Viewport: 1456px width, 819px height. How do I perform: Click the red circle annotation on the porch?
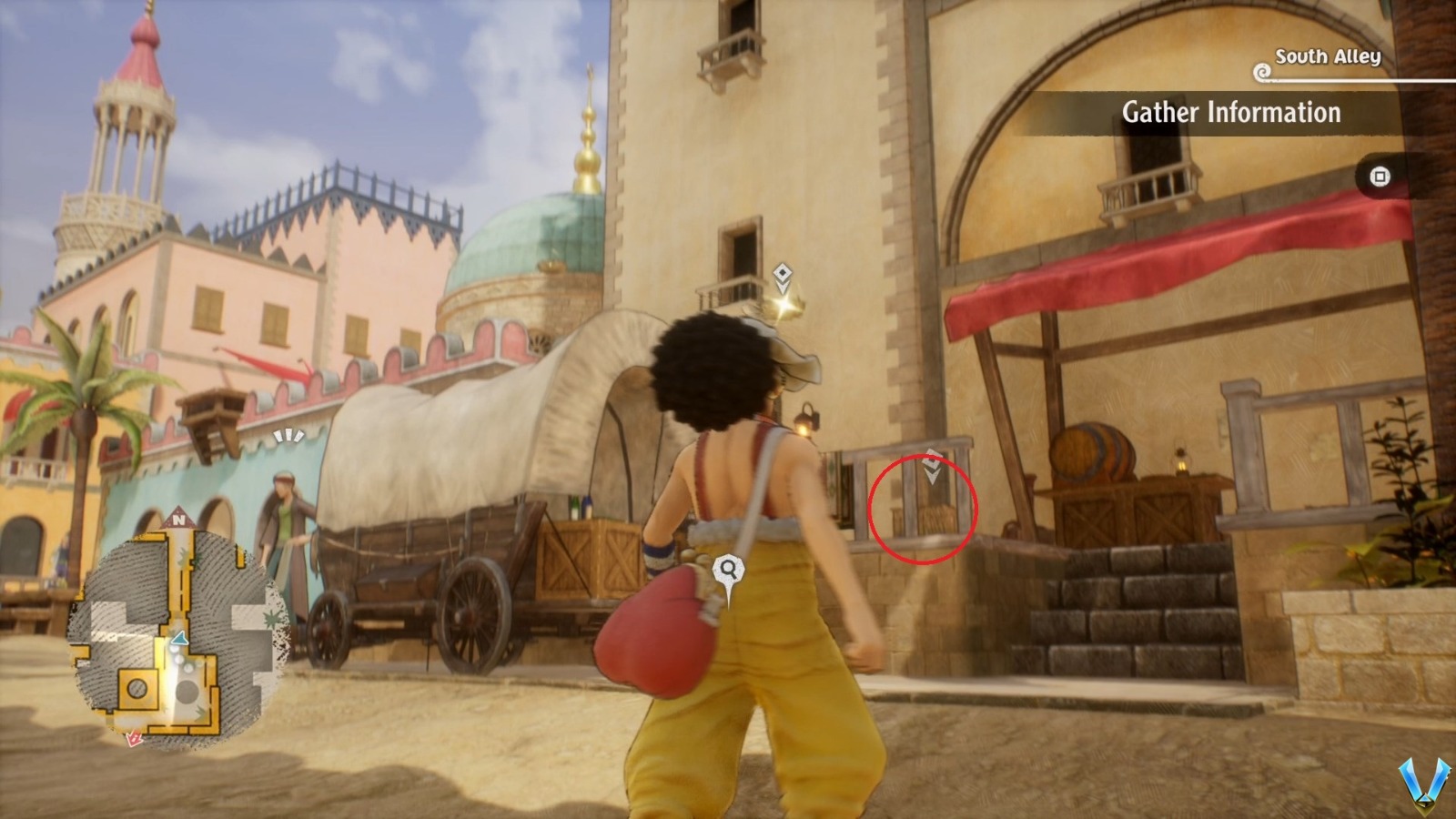(x=923, y=506)
